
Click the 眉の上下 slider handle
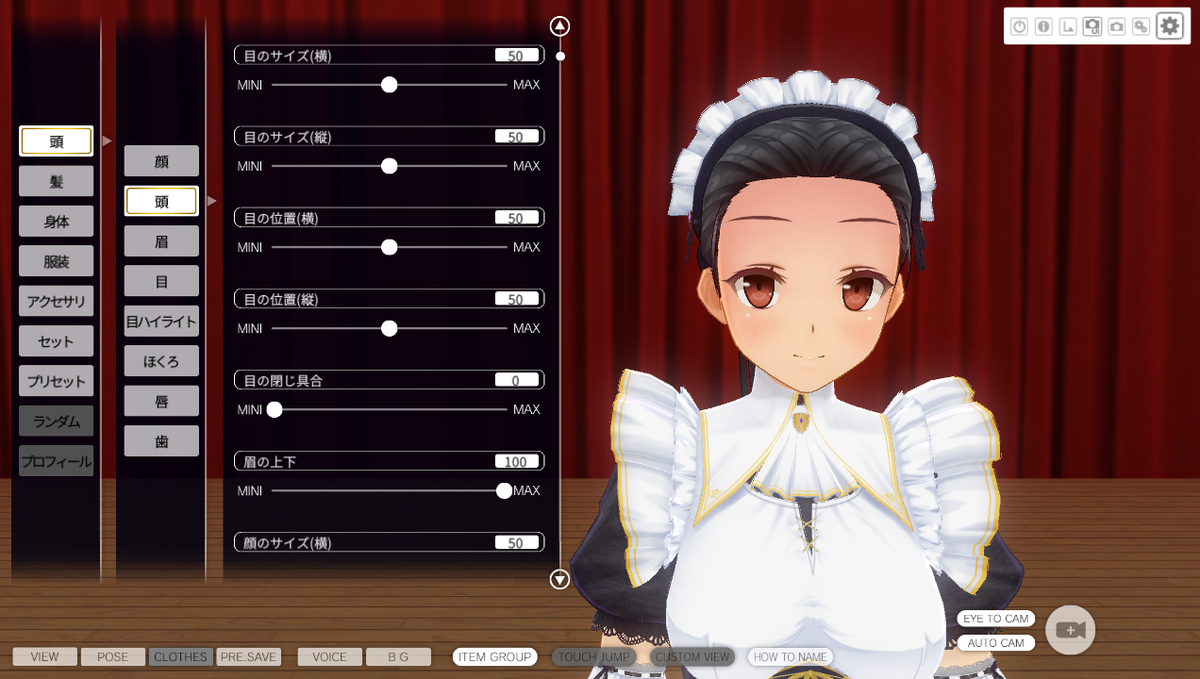504,490
